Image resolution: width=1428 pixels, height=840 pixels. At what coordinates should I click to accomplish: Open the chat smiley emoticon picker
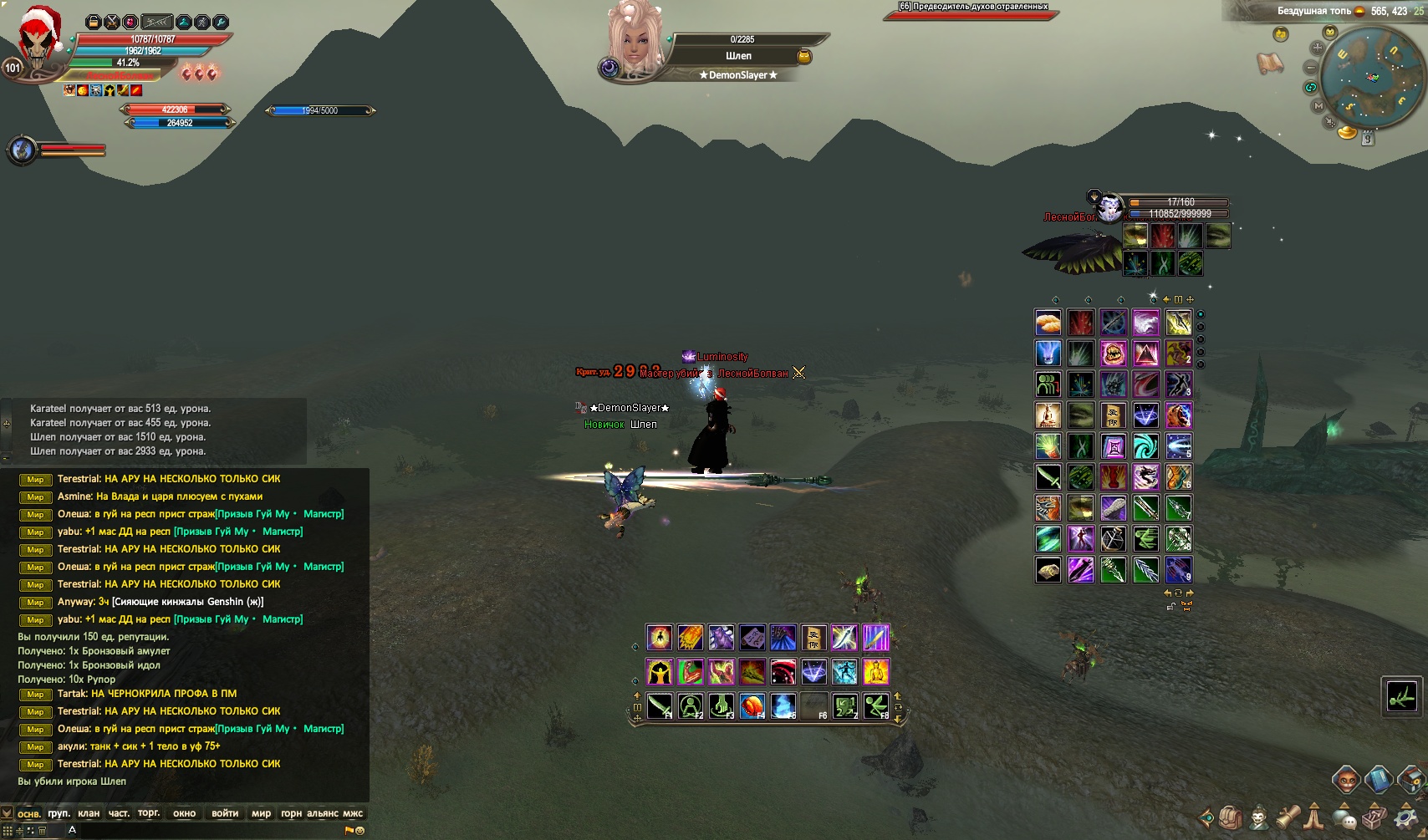[360, 831]
